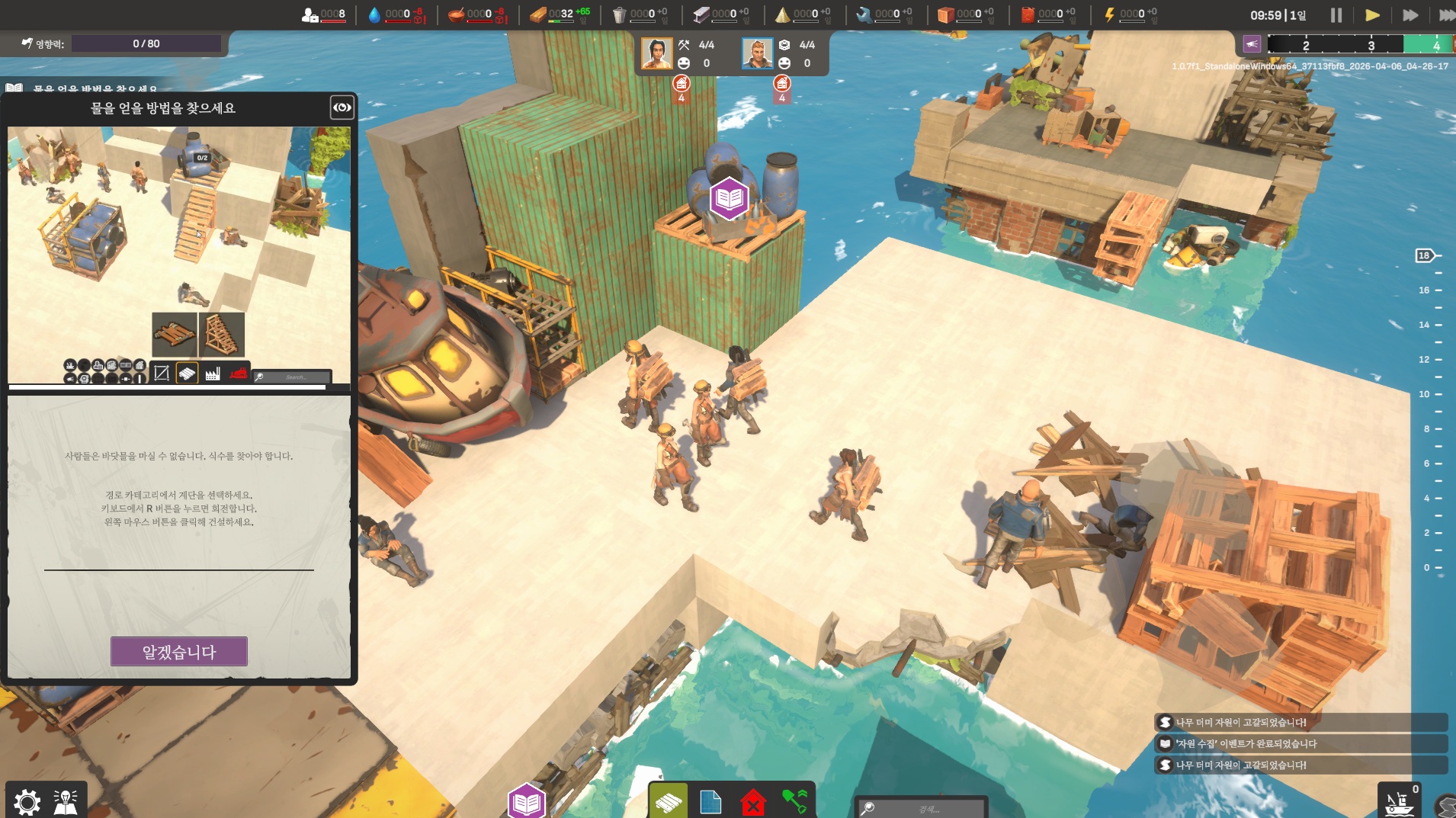Select the wooden planks build category

click(x=669, y=802)
